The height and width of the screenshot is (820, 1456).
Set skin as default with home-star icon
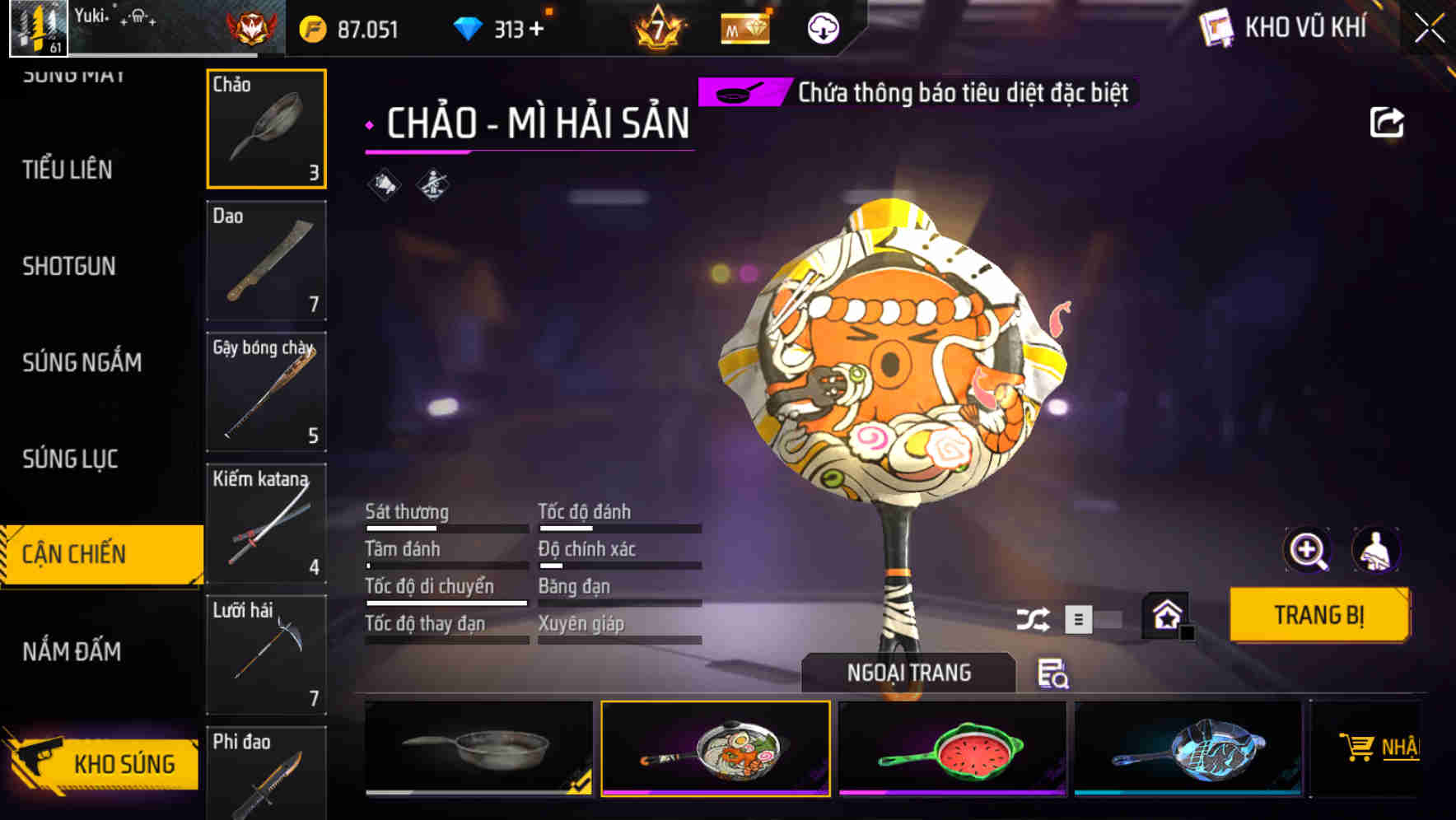pos(1164,616)
